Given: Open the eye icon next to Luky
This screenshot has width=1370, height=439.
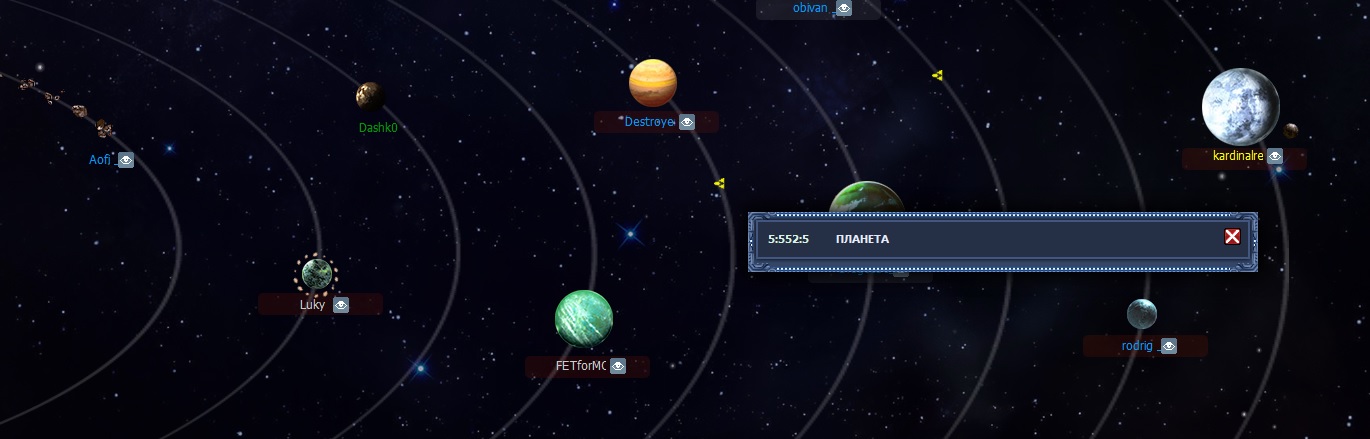Looking at the screenshot, I should tap(341, 305).
